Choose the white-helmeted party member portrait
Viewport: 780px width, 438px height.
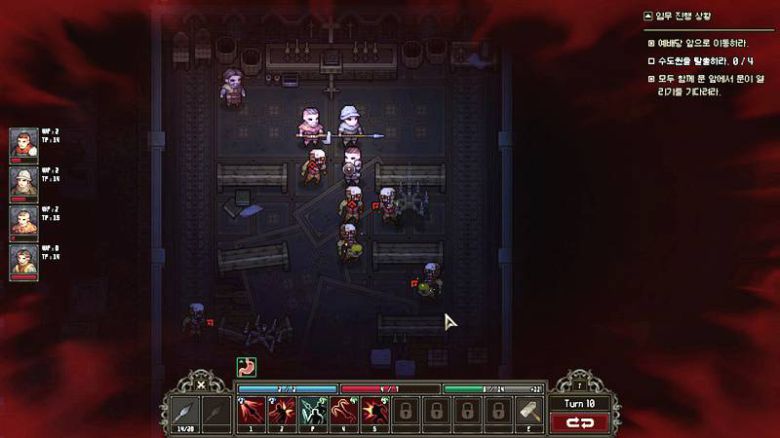click(x=24, y=182)
